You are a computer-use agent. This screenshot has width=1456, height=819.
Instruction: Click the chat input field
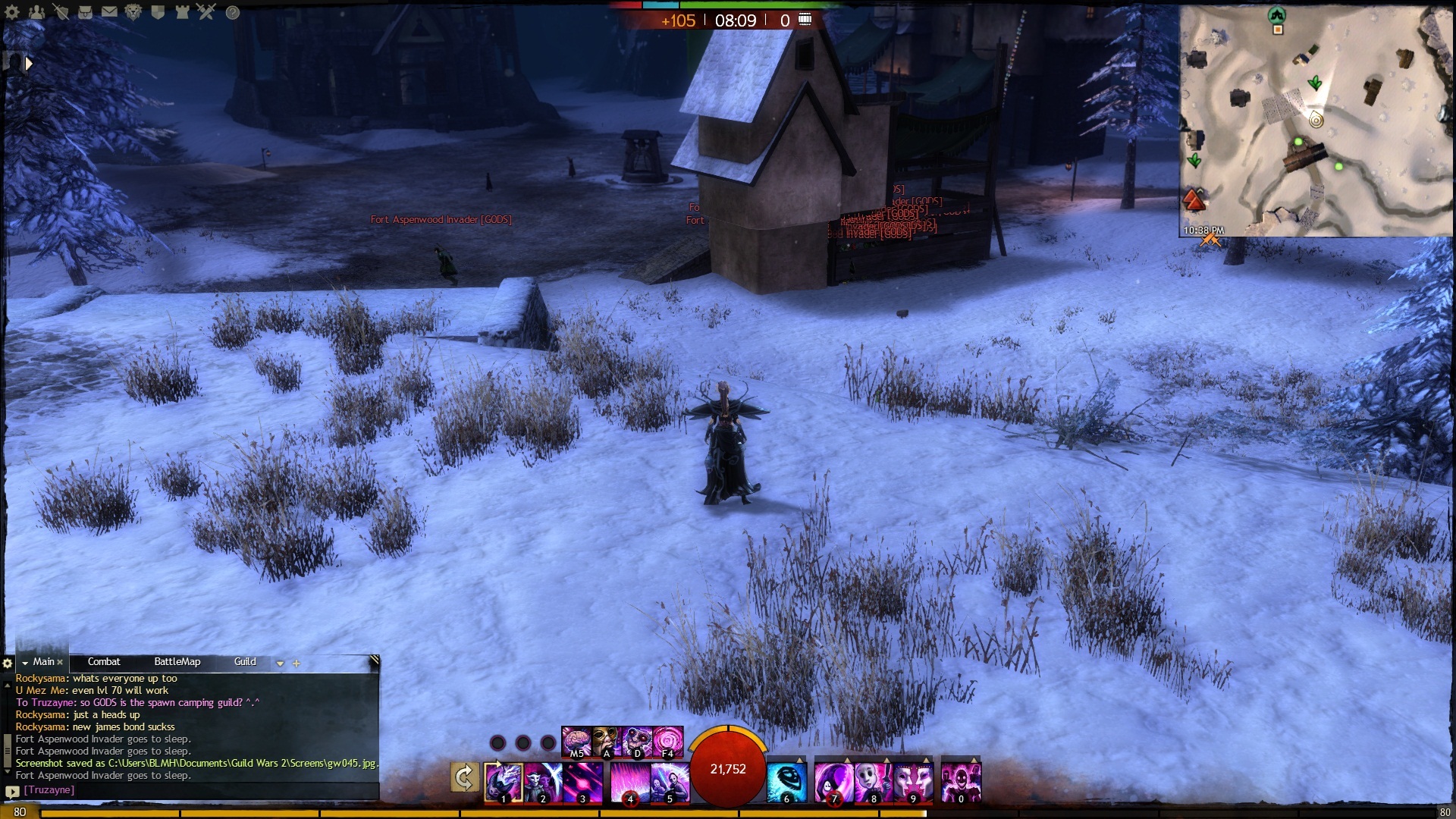point(197,790)
